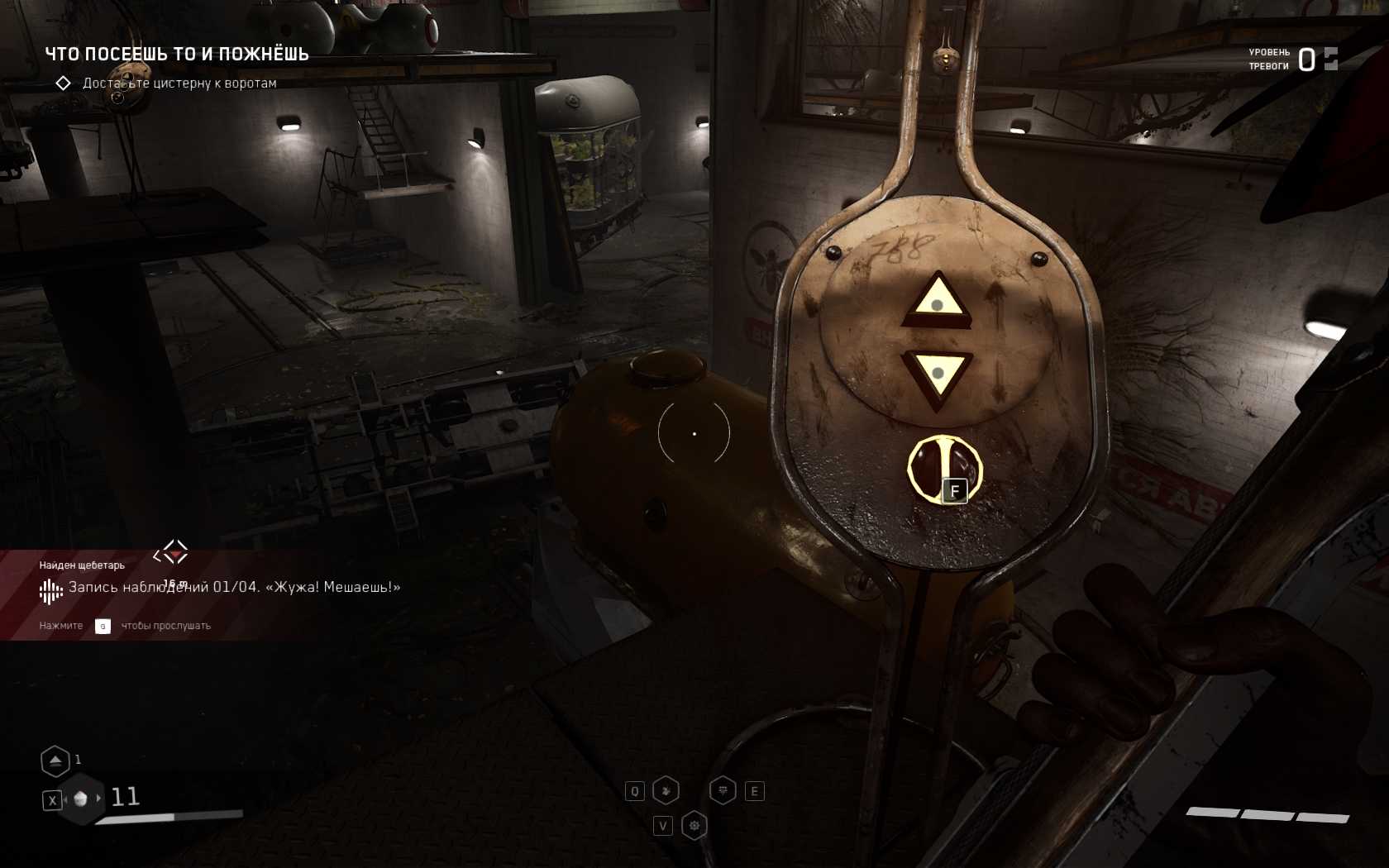Select the equipped weapon hexagon slot
This screenshot has height=868, width=1389.
[81, 799]
